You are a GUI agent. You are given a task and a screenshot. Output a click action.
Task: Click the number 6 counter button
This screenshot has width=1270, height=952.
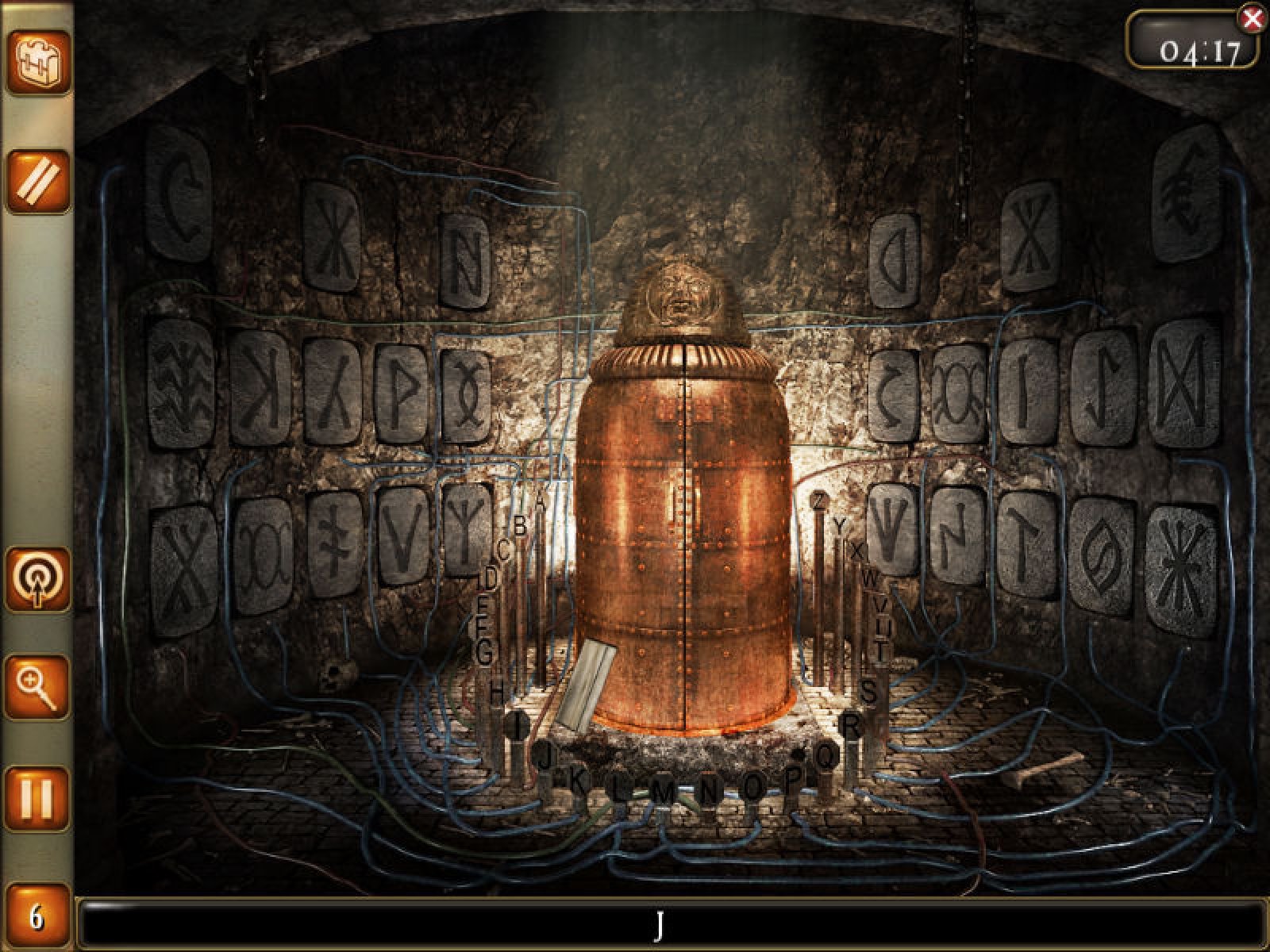coord(37,918)
